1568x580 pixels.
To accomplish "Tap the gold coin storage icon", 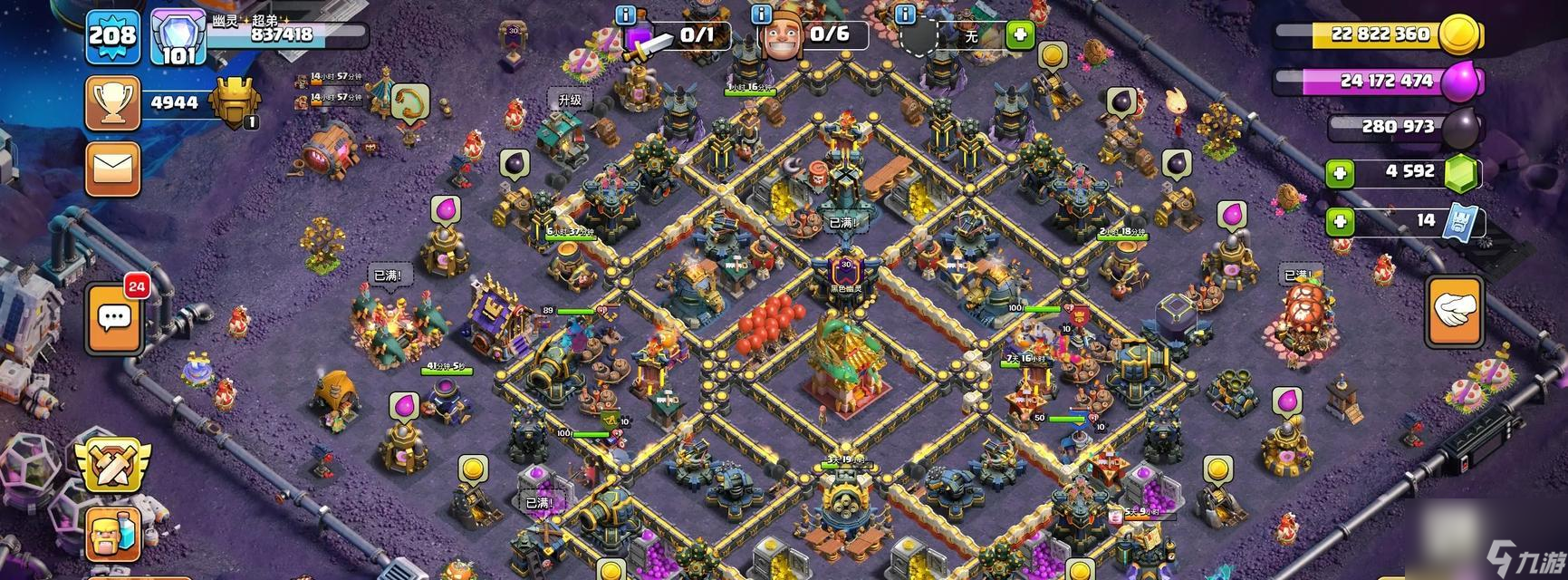I will pyautogui.click(x=1459, y=34).
